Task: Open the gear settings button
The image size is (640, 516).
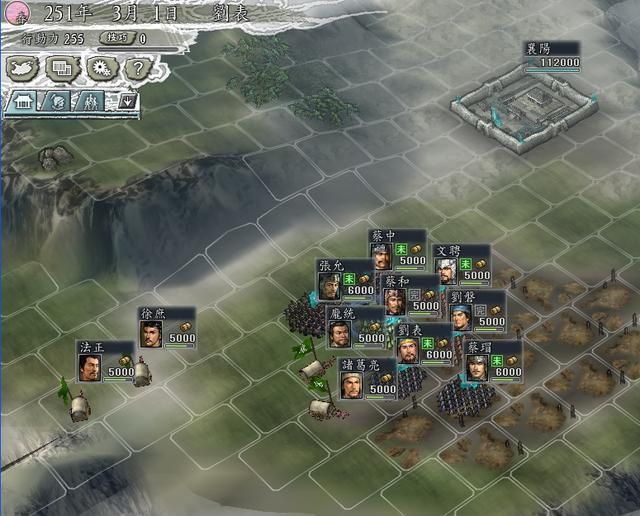Action: pos(97,68)
